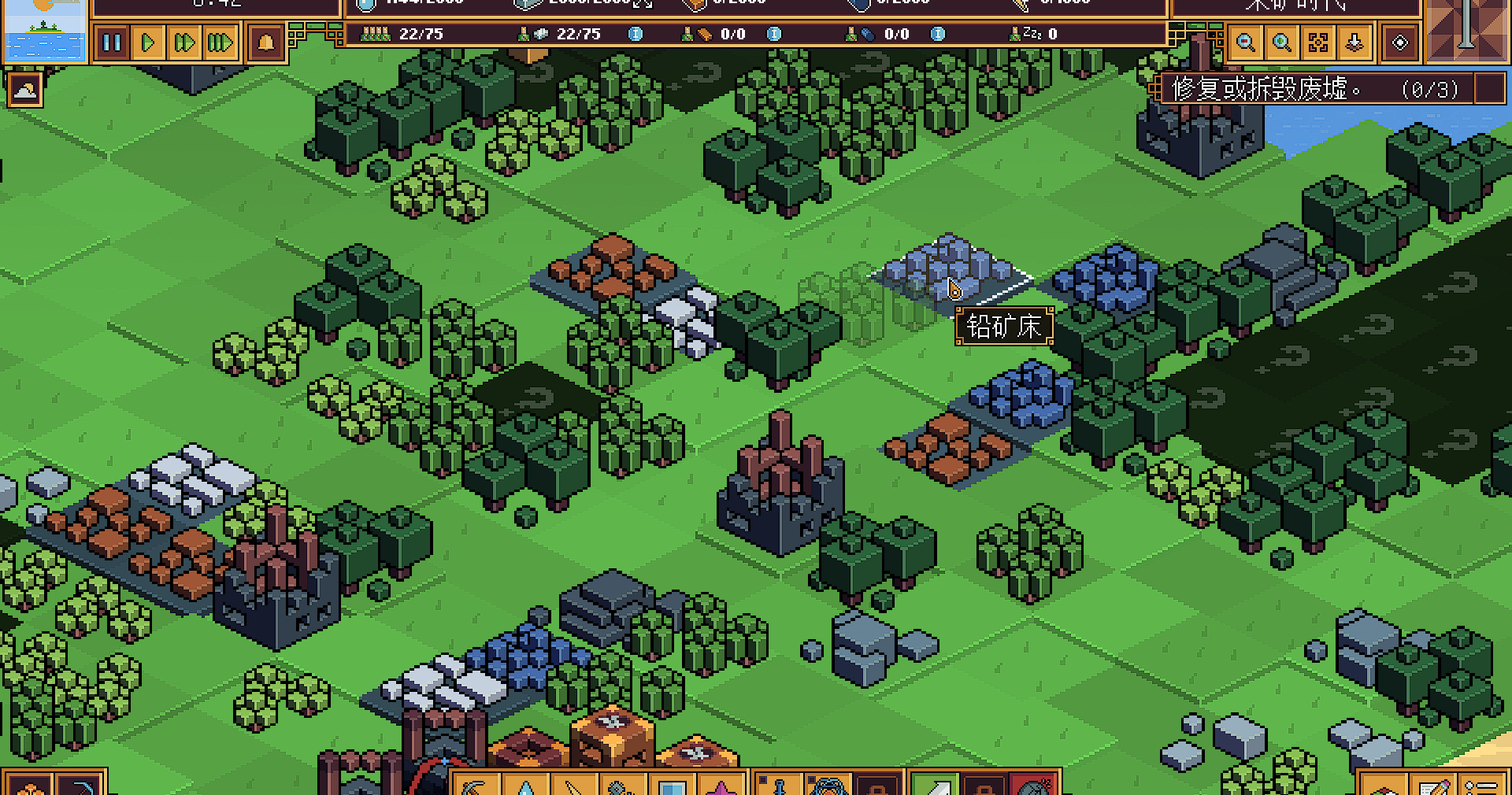Viewport: 1512px width, 795px height.
Task: Open the ruins repair objective tracker
Action: click(x=1315, y=89)
